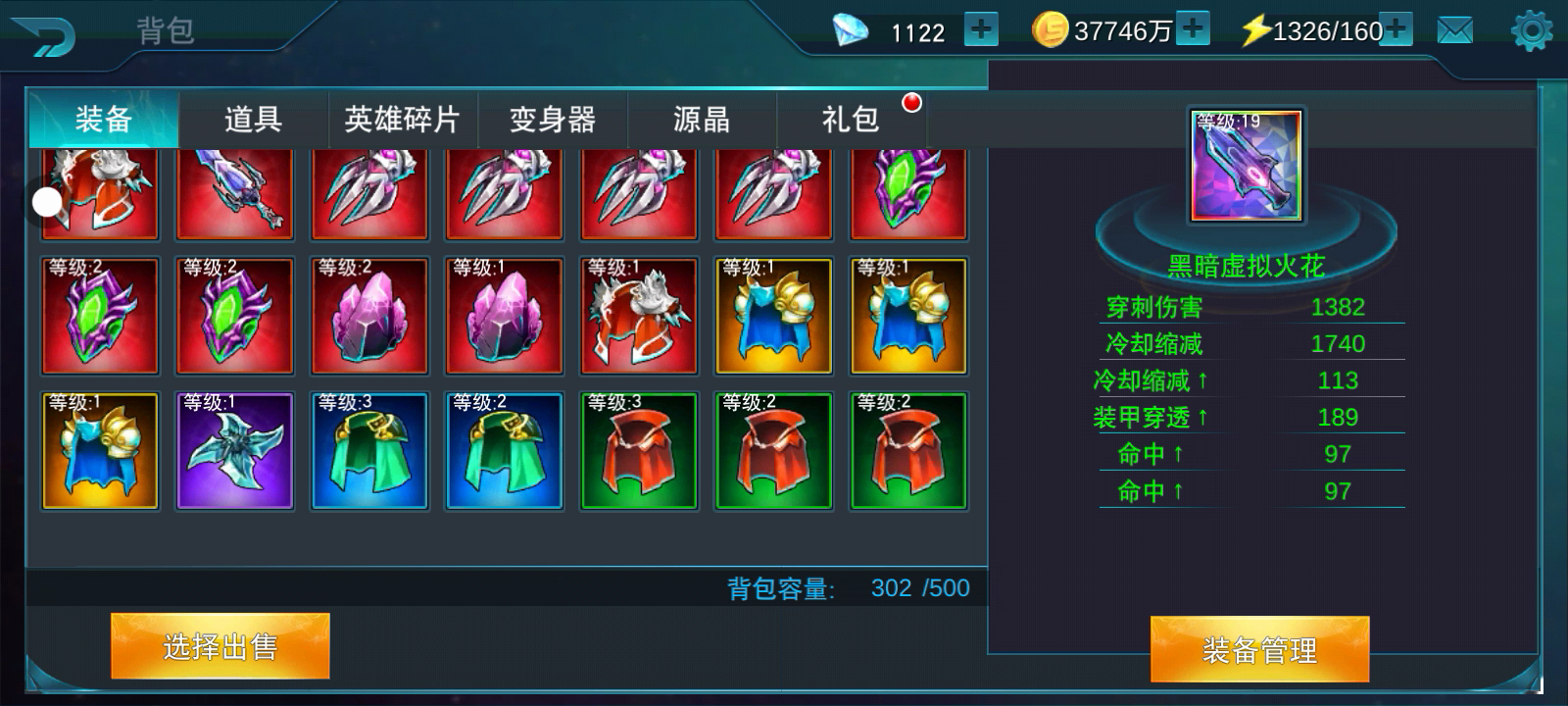Open settings via the gear icon
The image size is (1568, 706).
point(1532,31)
